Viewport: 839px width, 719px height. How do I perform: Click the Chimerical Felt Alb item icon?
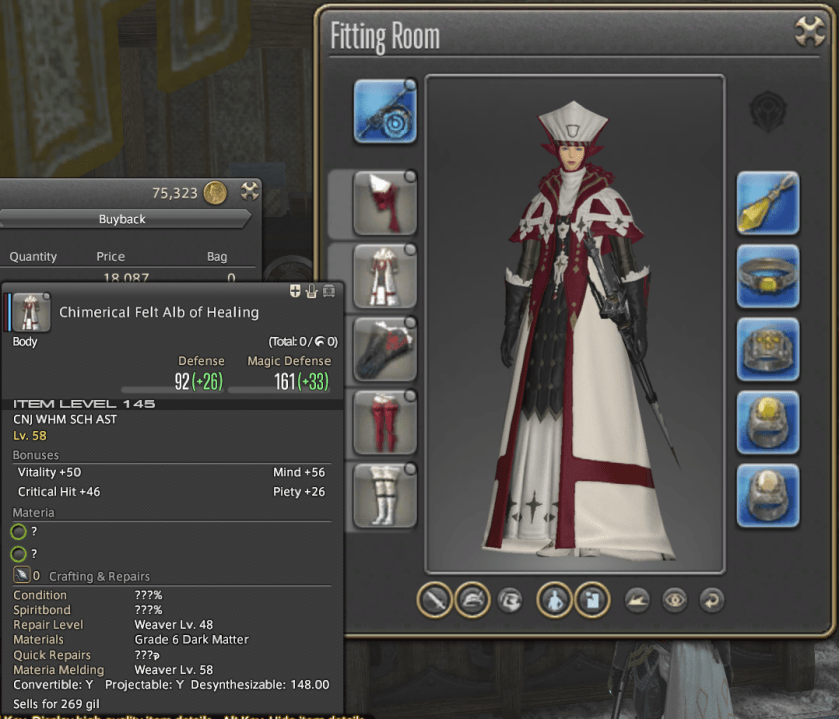[x=31, y=312]
